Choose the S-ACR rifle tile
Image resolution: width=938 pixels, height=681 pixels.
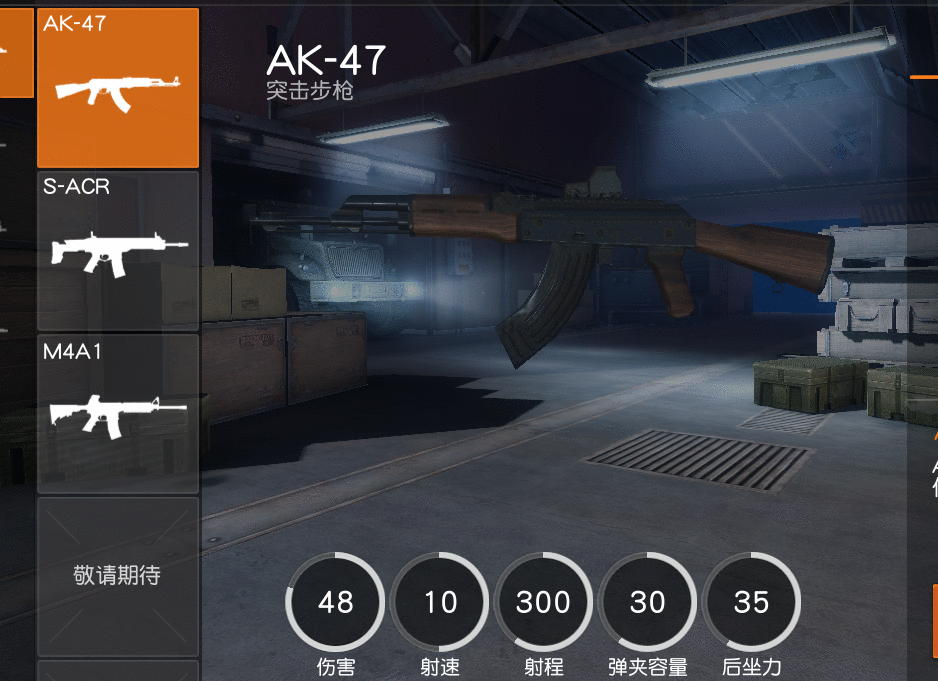(x=118, y=251)
